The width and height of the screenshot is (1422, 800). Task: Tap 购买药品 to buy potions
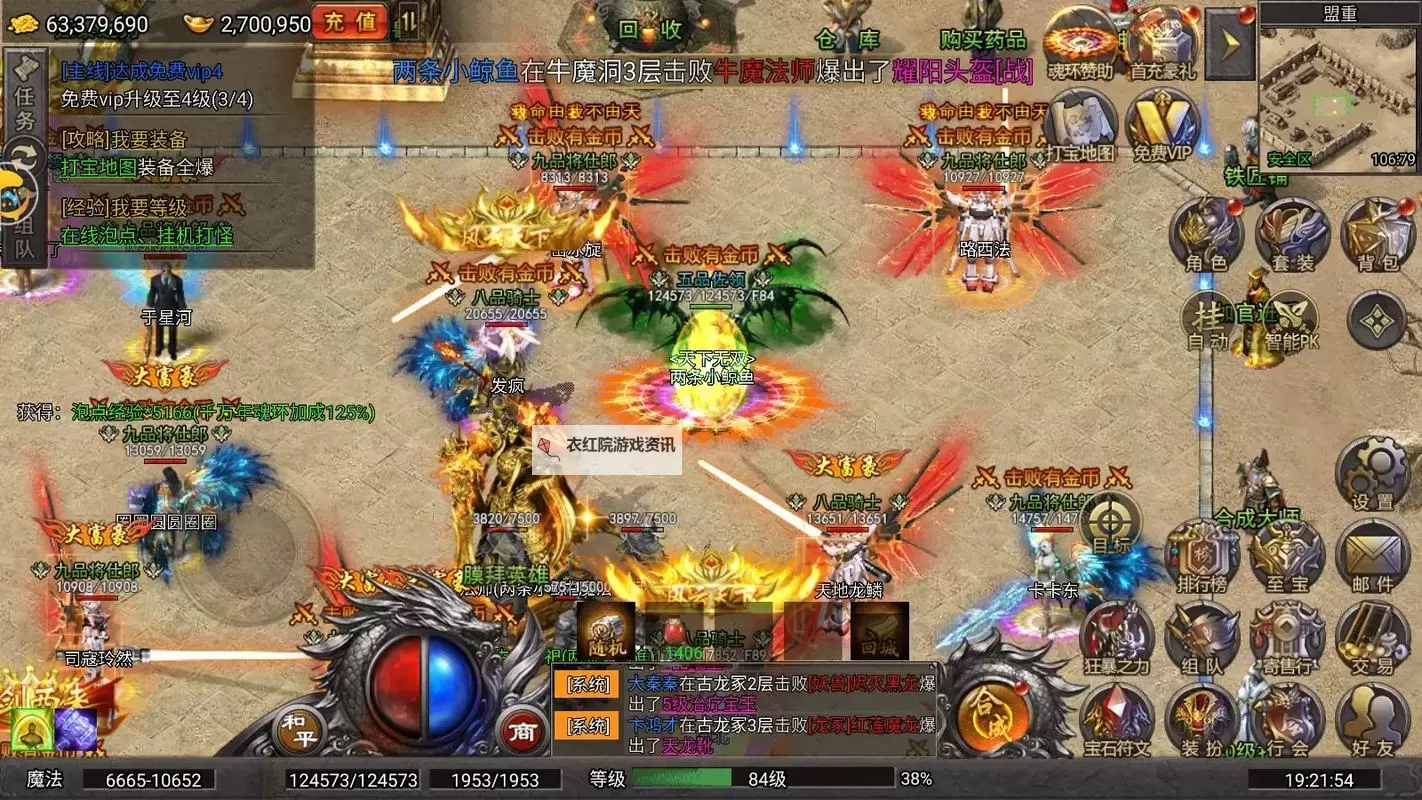pos(983,39)
